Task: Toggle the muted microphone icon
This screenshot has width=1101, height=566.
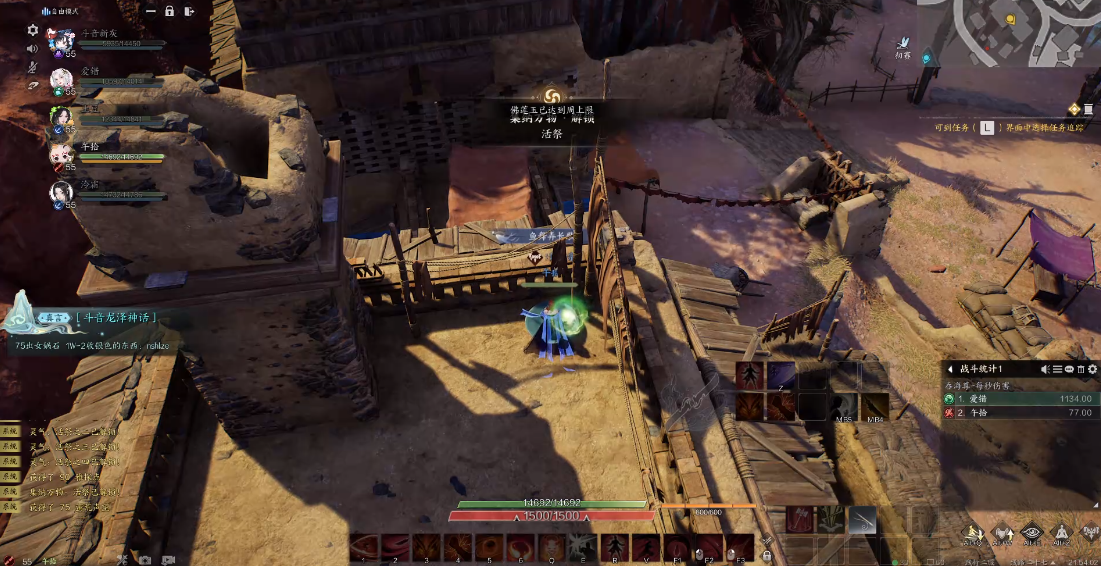Action: (x=32, y=67)
